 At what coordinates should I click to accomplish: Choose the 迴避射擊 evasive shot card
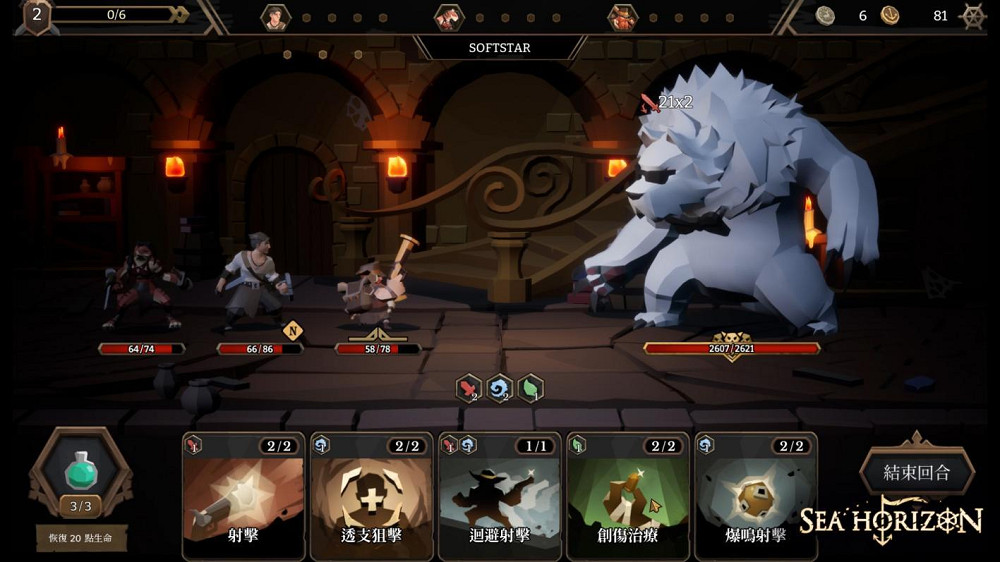[x=499, y=497]
